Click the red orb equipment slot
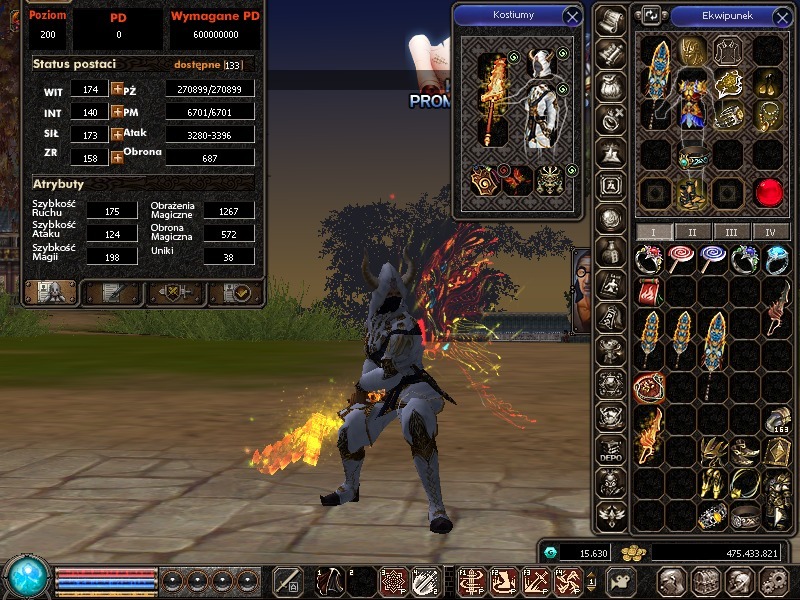The width and height of the screenshot is (800, 600). click(x=768, y=191)
